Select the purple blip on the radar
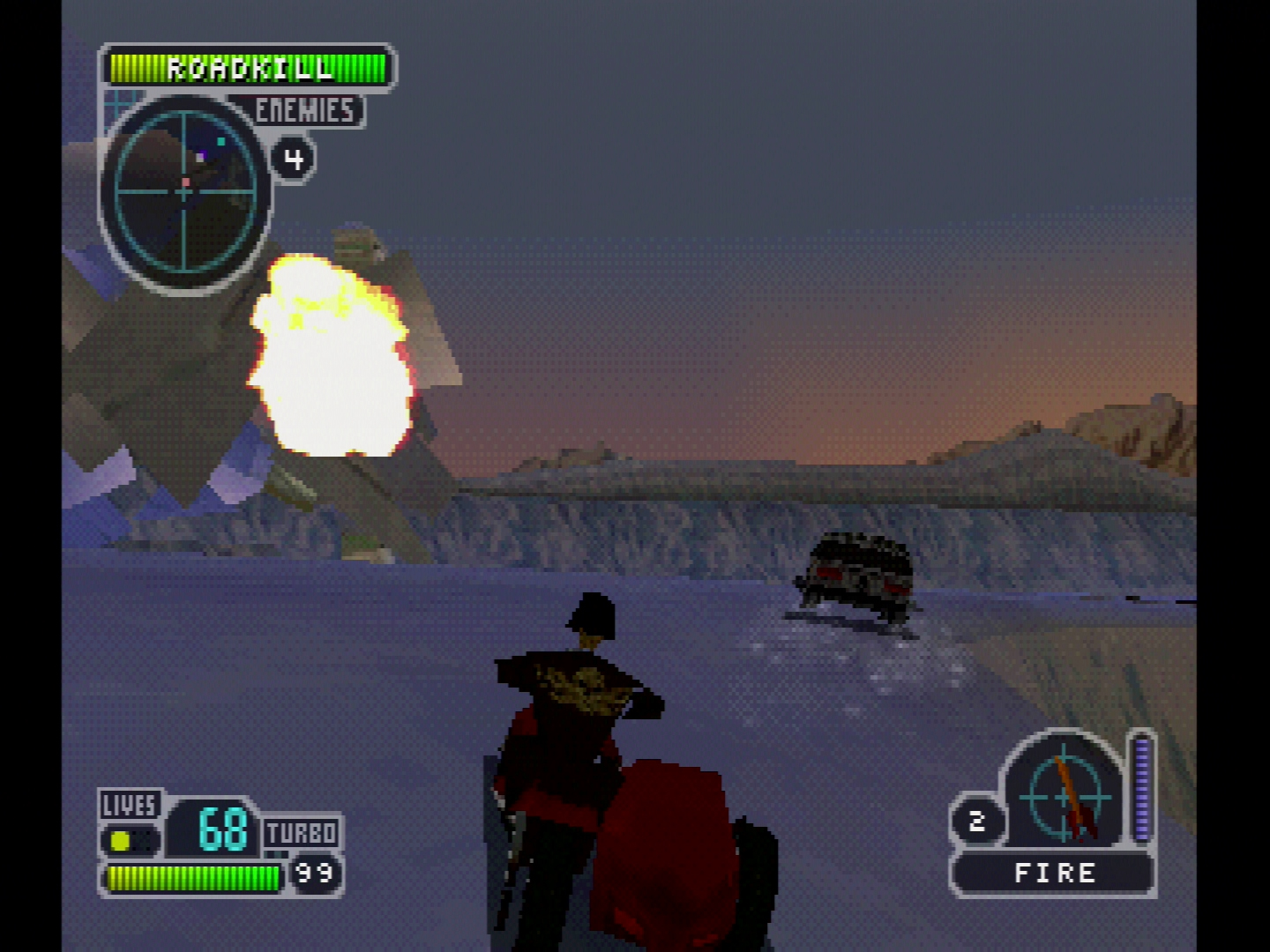 tap(205, 152)
